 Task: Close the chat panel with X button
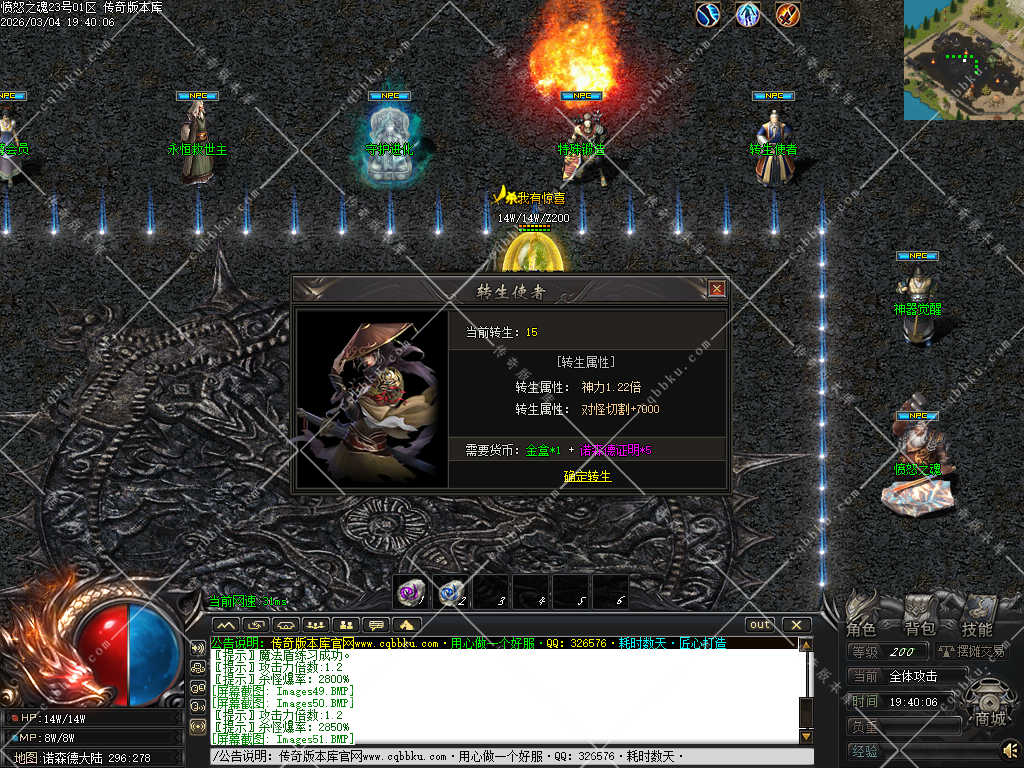click(796, 625)
